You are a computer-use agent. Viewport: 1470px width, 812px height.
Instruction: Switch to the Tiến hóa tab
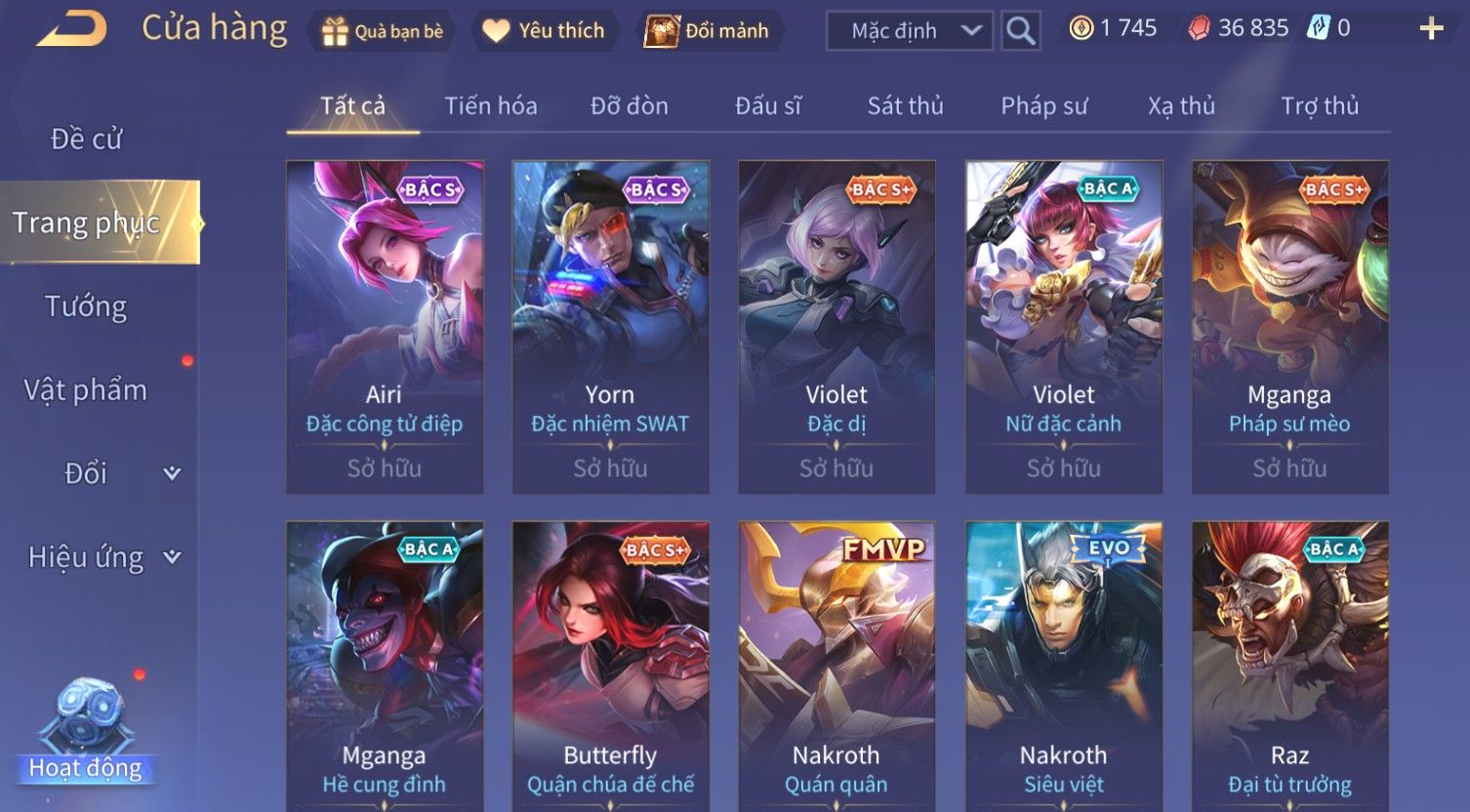click(x=491, y=106)
